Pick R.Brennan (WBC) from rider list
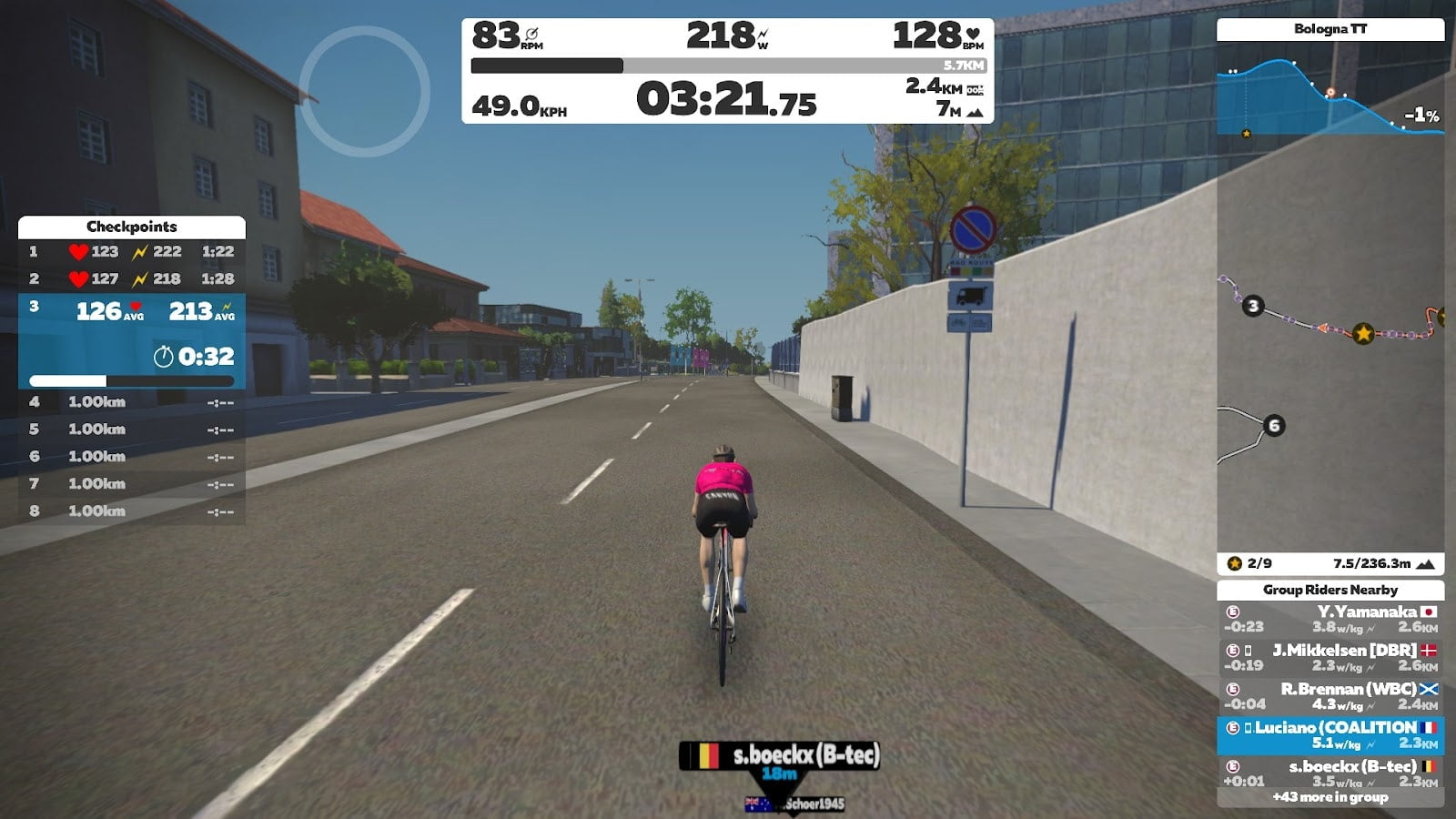The width and height of the screenshot is (1456, 819). coord(1330,696)
